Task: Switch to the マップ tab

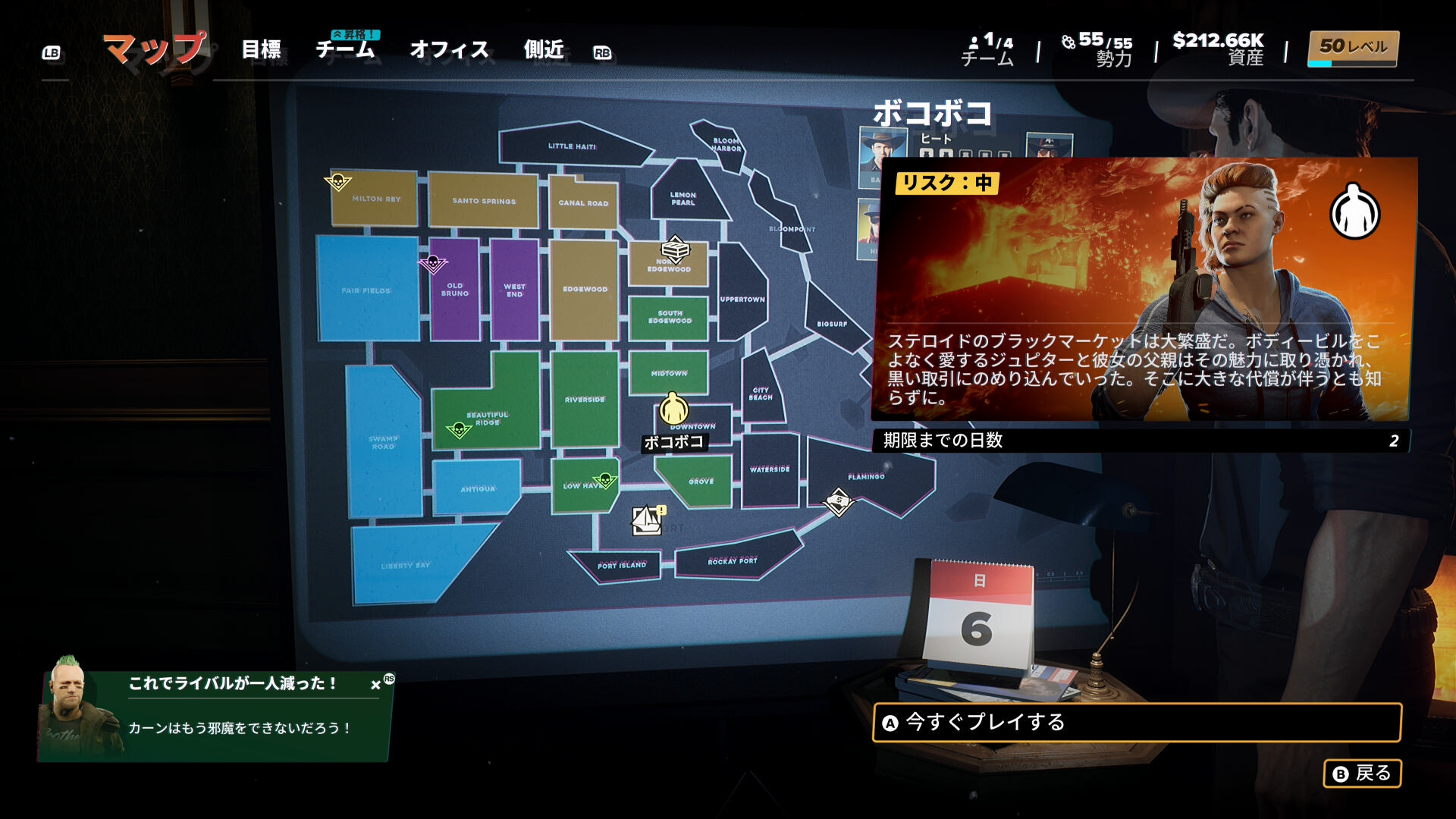Action: tap(155, 49)
